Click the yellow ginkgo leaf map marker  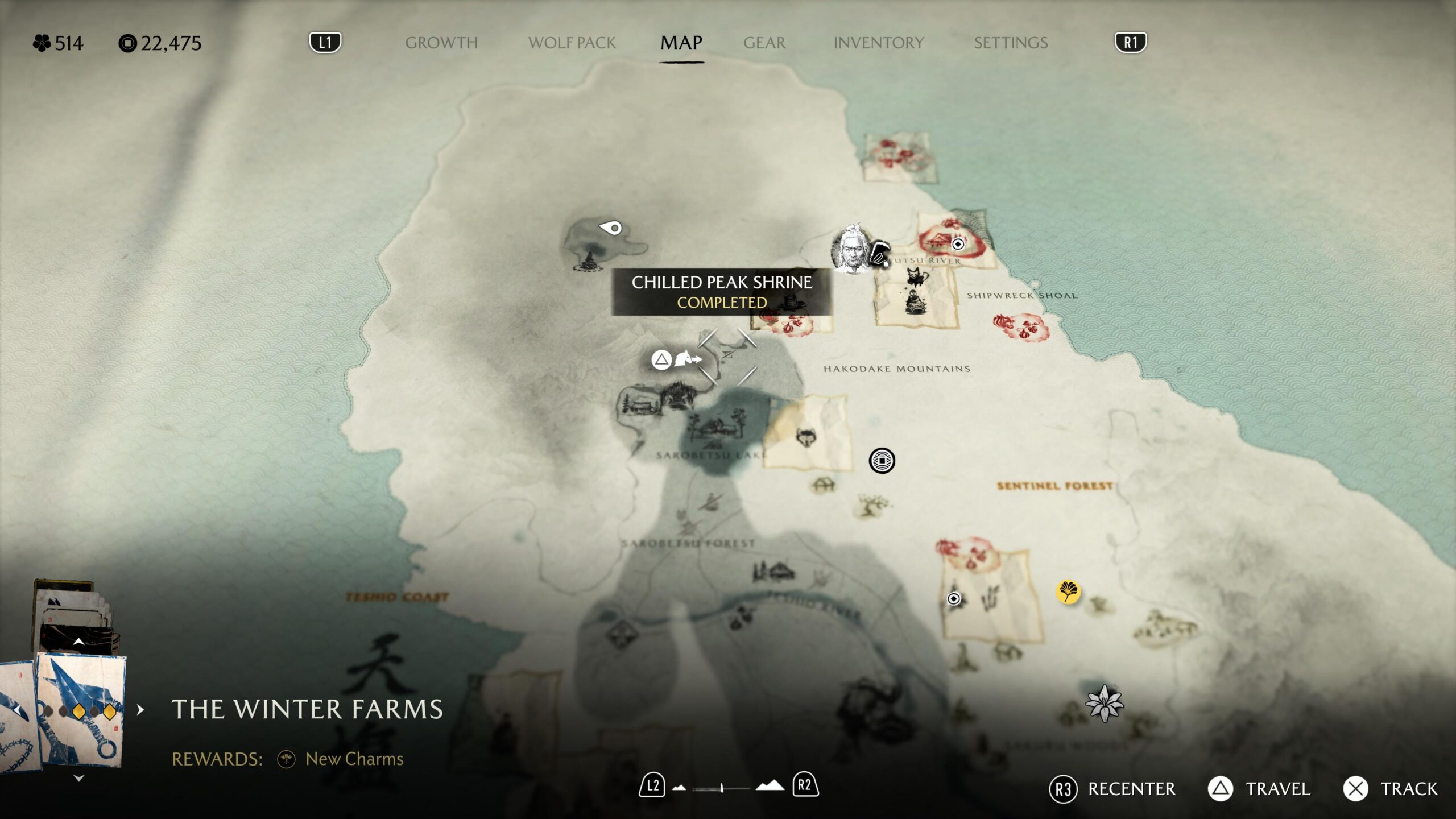[1068, 591]
